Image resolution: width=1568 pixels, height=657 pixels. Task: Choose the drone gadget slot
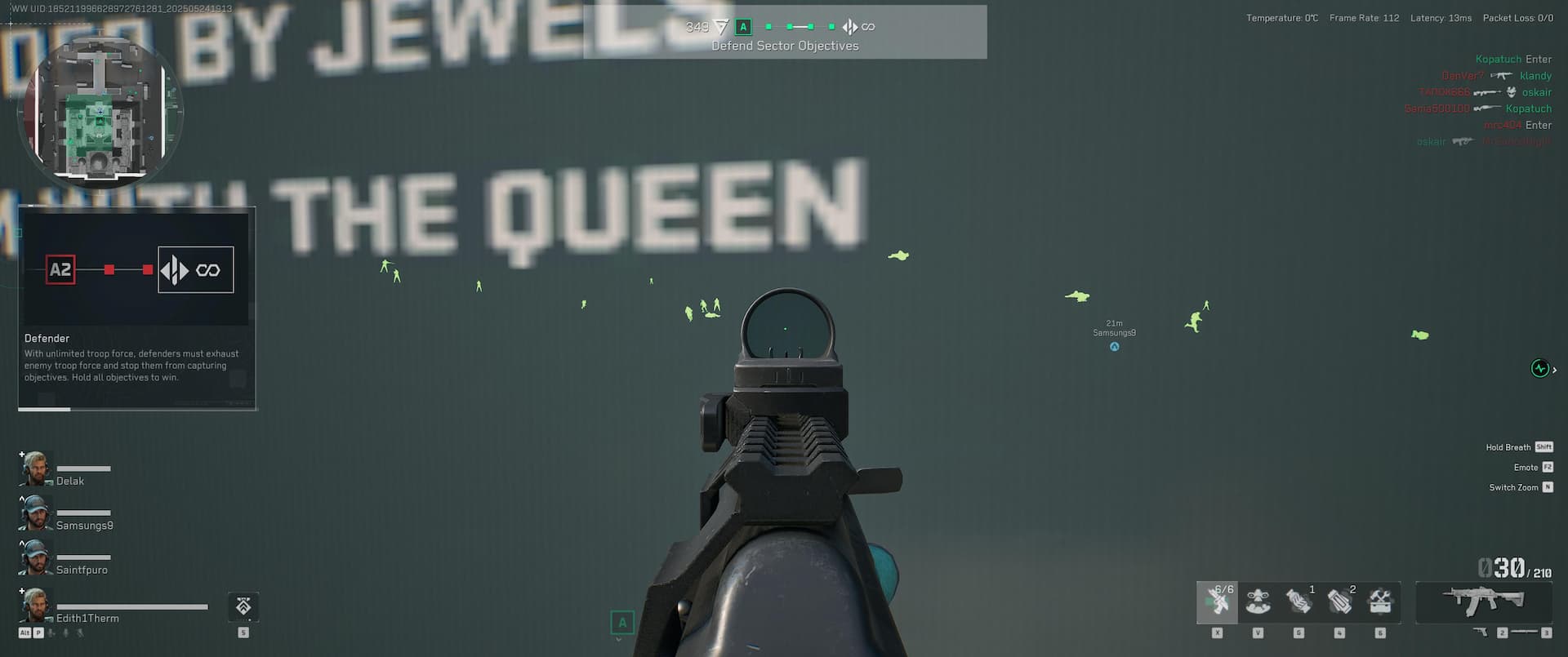click(1258, 602)
